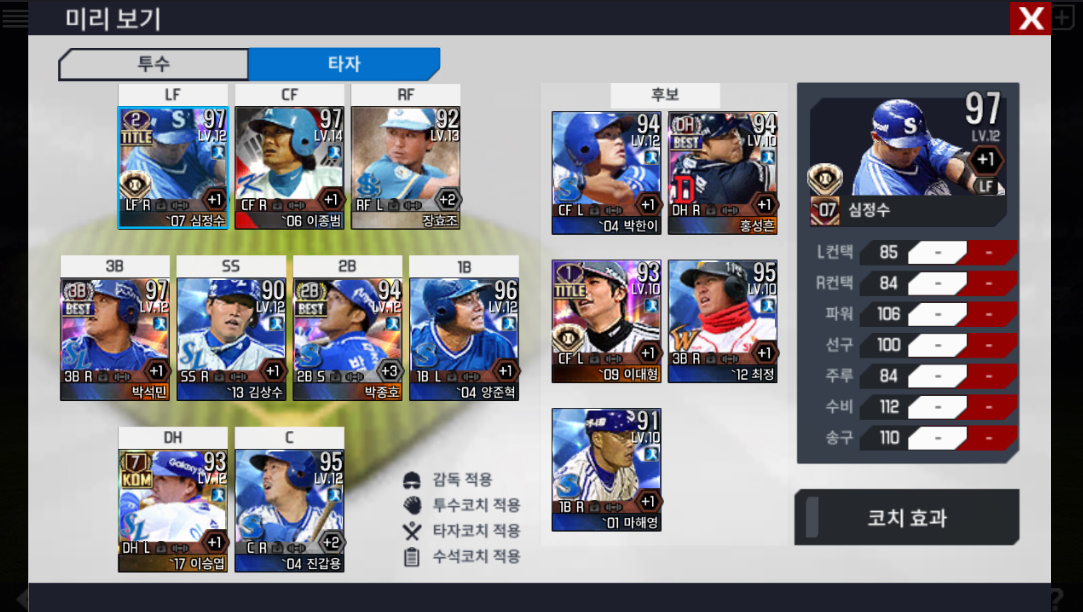
Task: Select the 타자 tab
Action: pyautogui.click(x=343, y=64)
